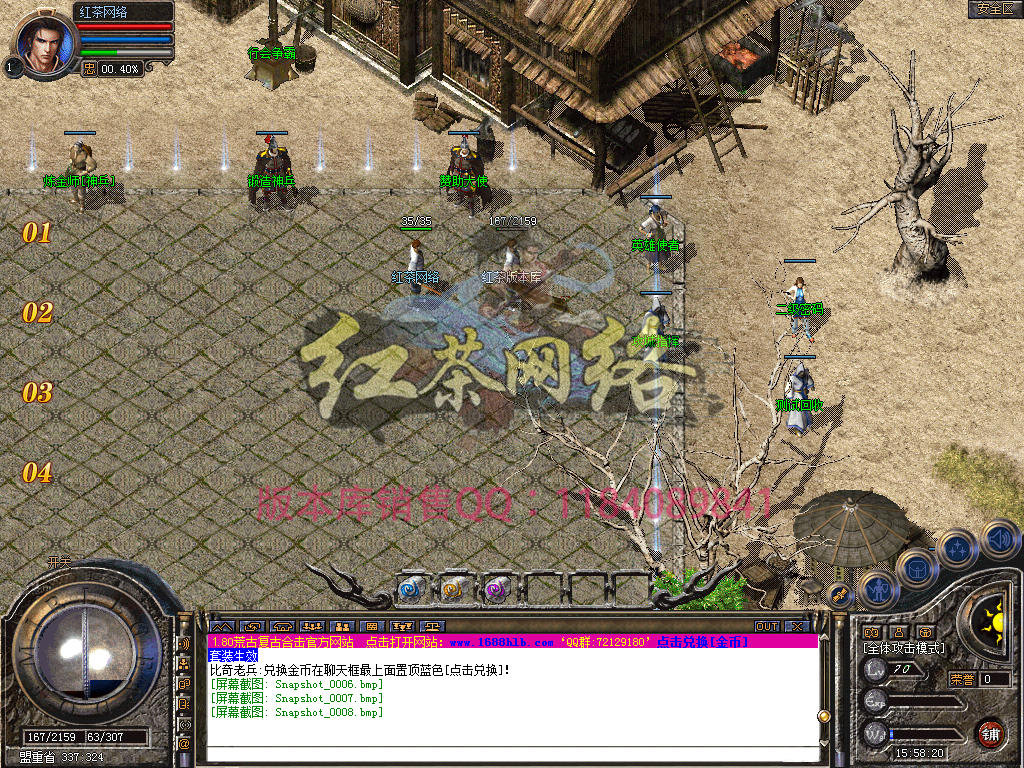
Task: Toggle the 全体攻击模式 attack mode label
Action: tap(904, 649)
